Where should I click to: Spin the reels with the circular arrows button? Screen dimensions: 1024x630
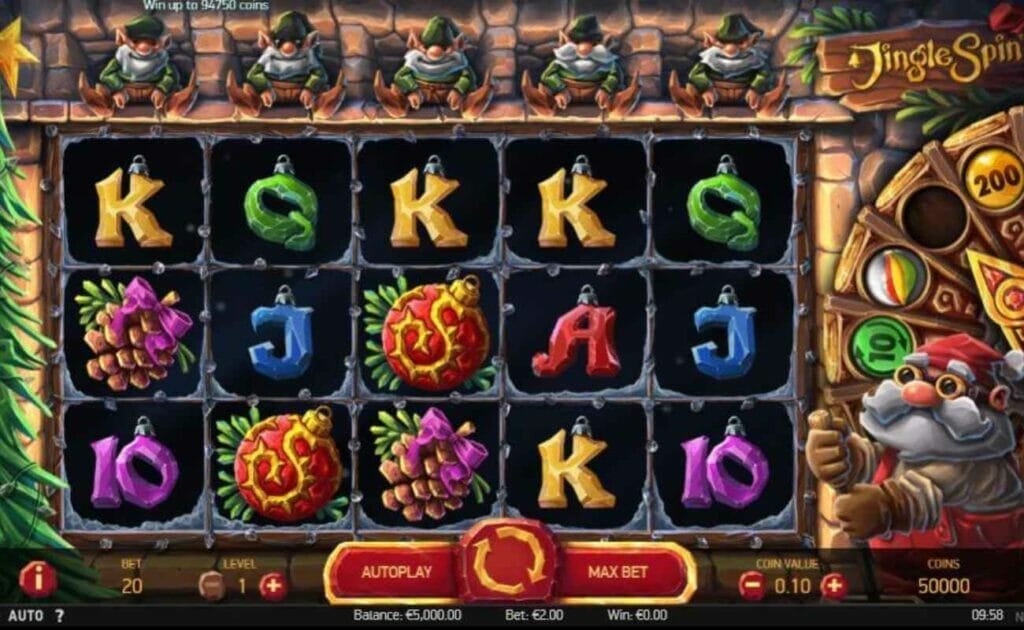(x=509, y=565)
